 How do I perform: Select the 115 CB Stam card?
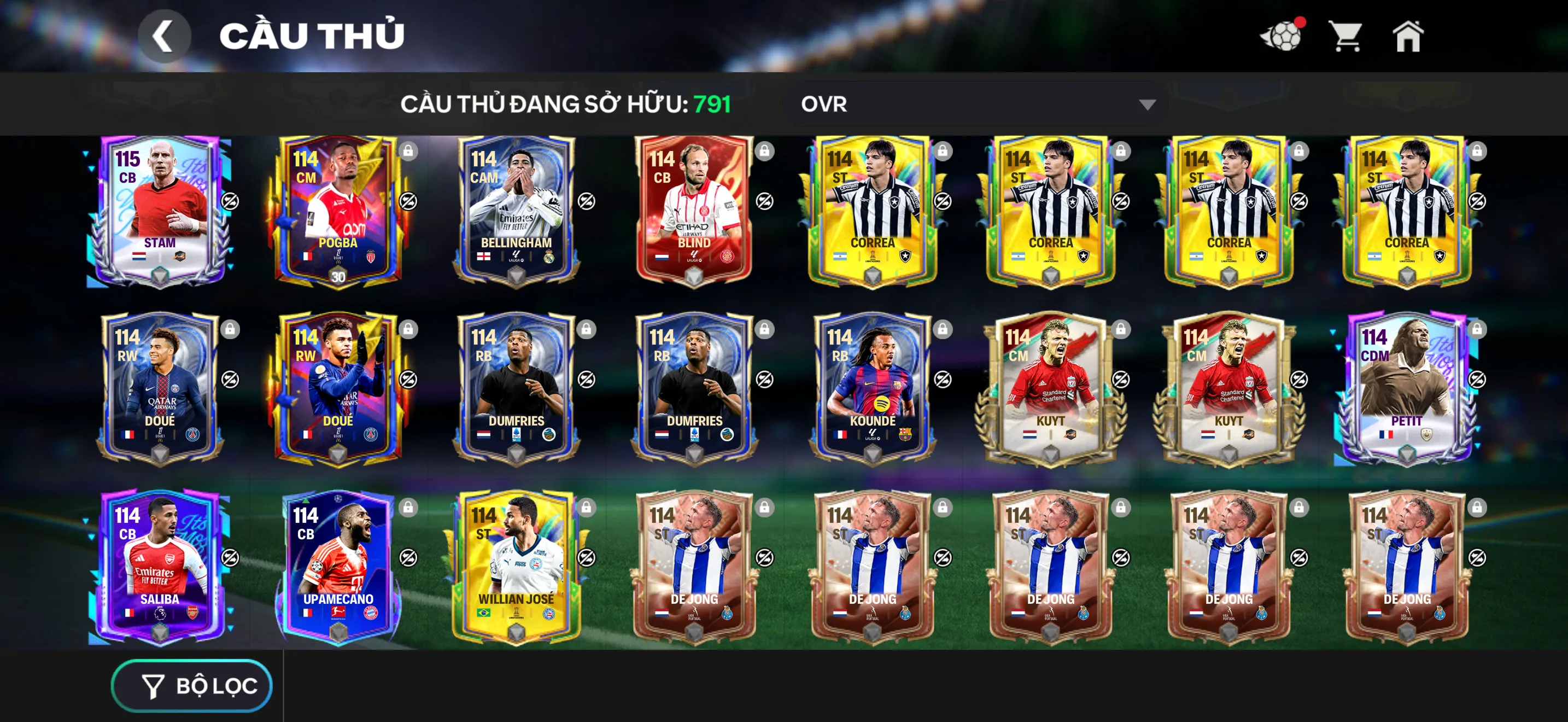click(x=160, y=210)
